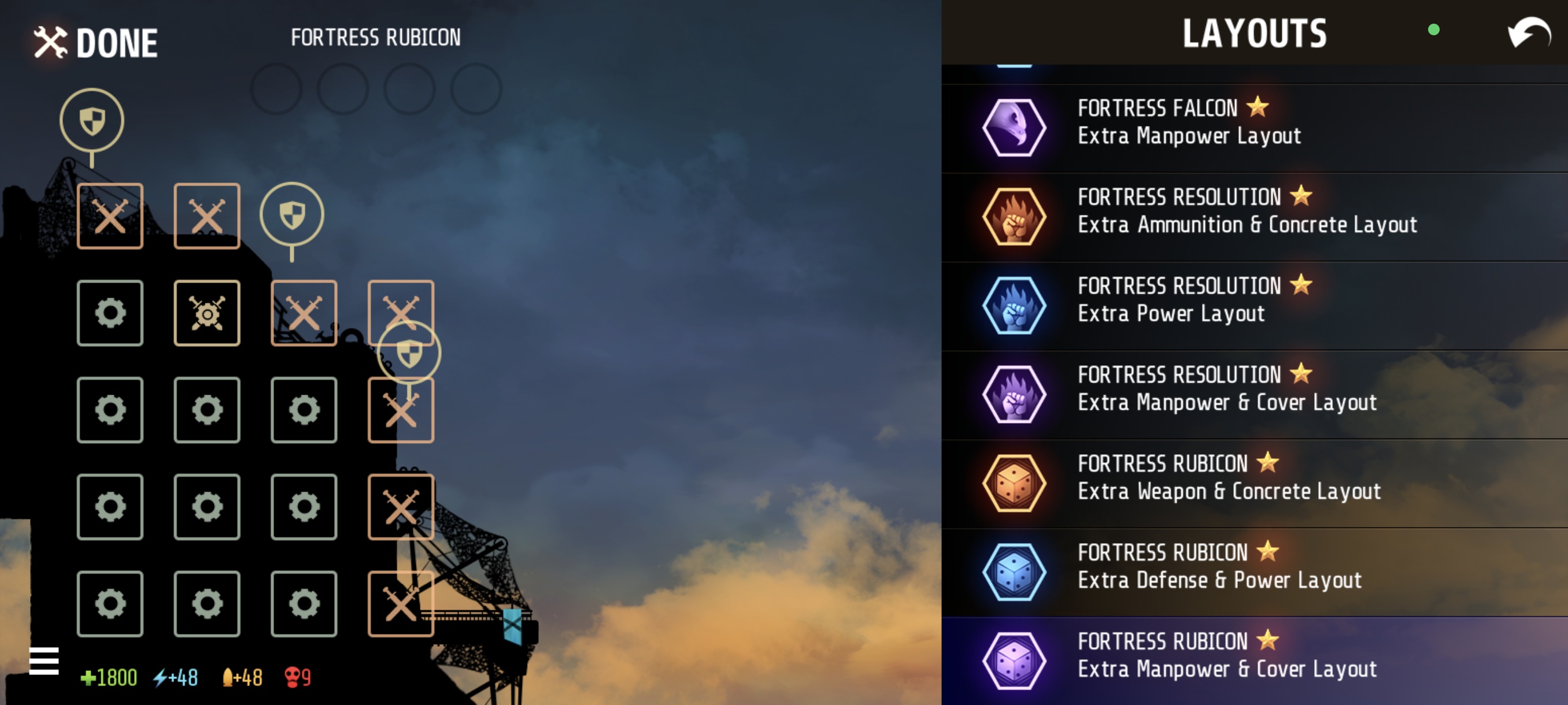
Task: Expand the first empty loadout circle
Action: tap(277, 89)
